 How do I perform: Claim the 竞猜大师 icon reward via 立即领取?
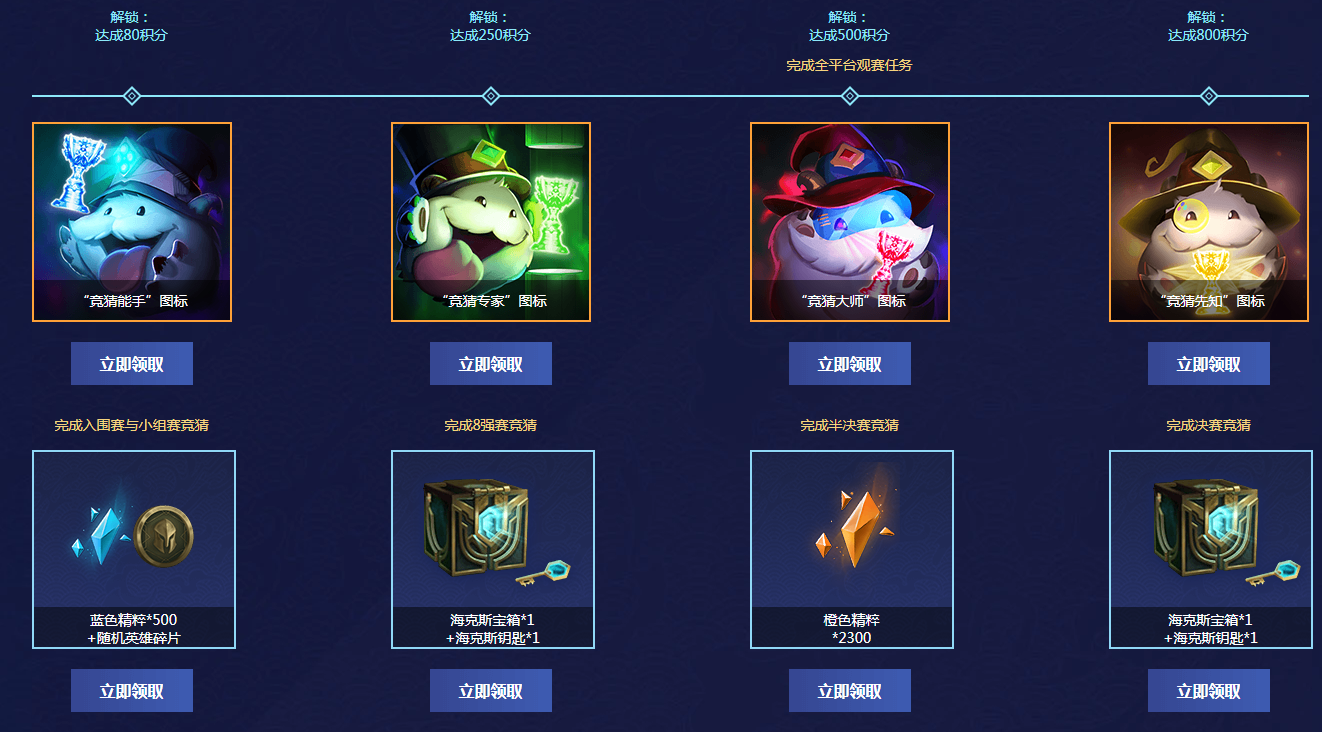(x=849, y=364)
